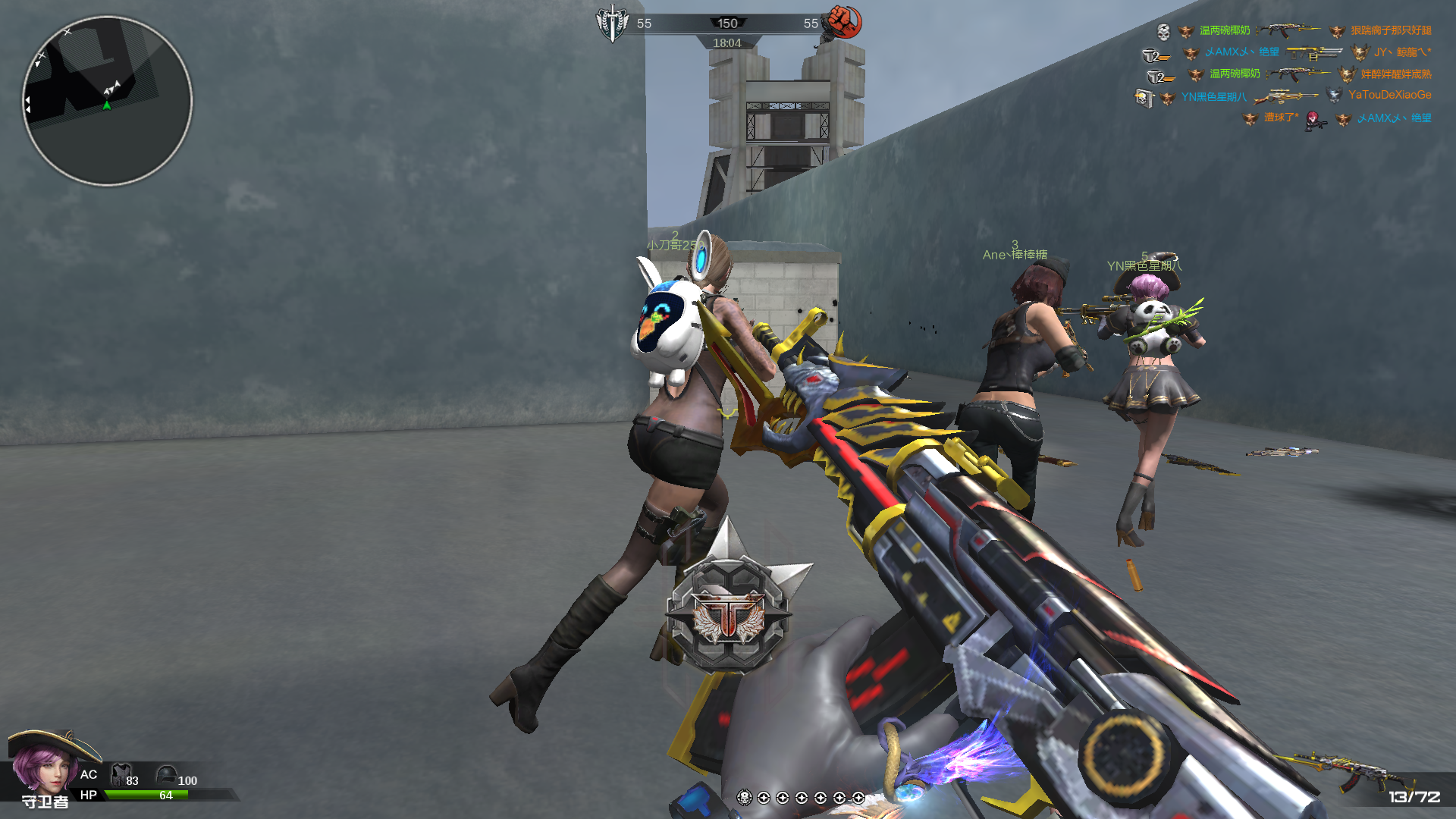
Task: Select the winged sword team emblem
Action: point(611,23)
